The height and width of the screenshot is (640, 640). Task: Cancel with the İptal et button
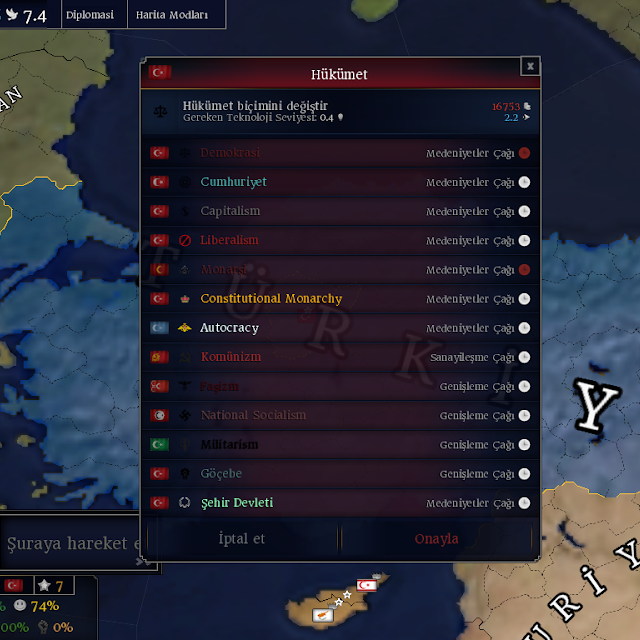(x=242, y=538)
